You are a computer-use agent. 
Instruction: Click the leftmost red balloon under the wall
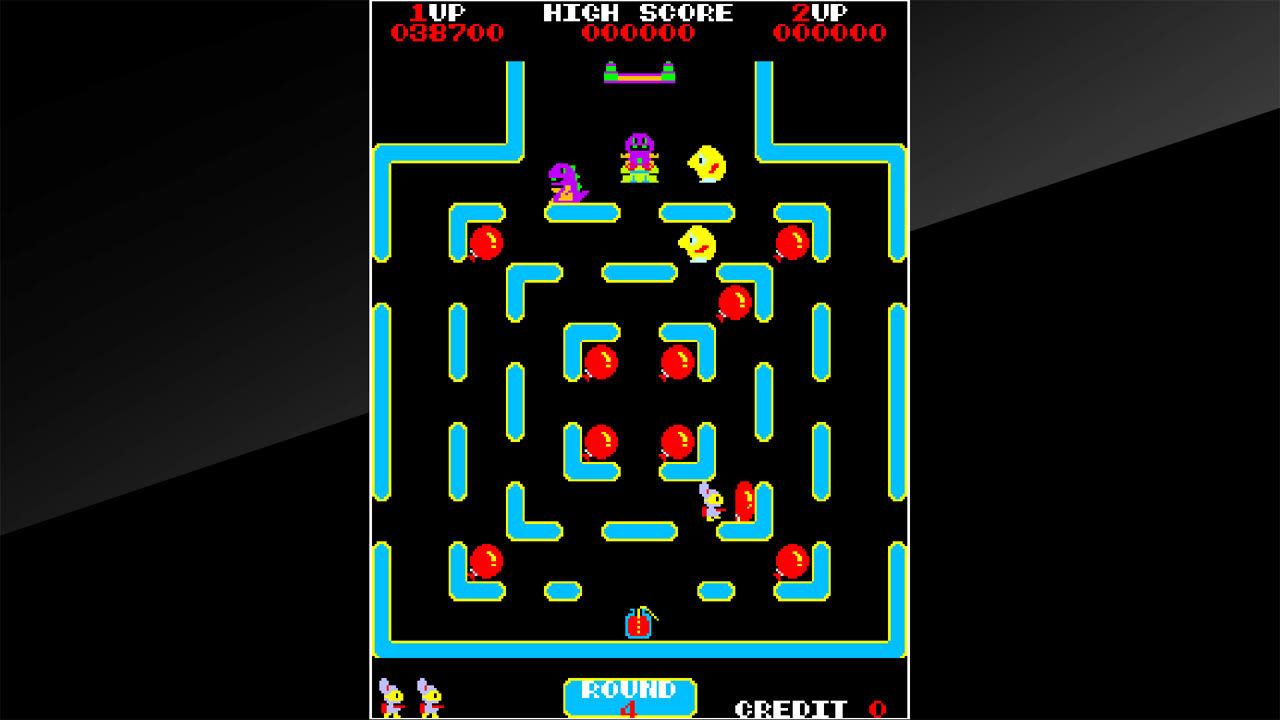click(x=487, y=242)
